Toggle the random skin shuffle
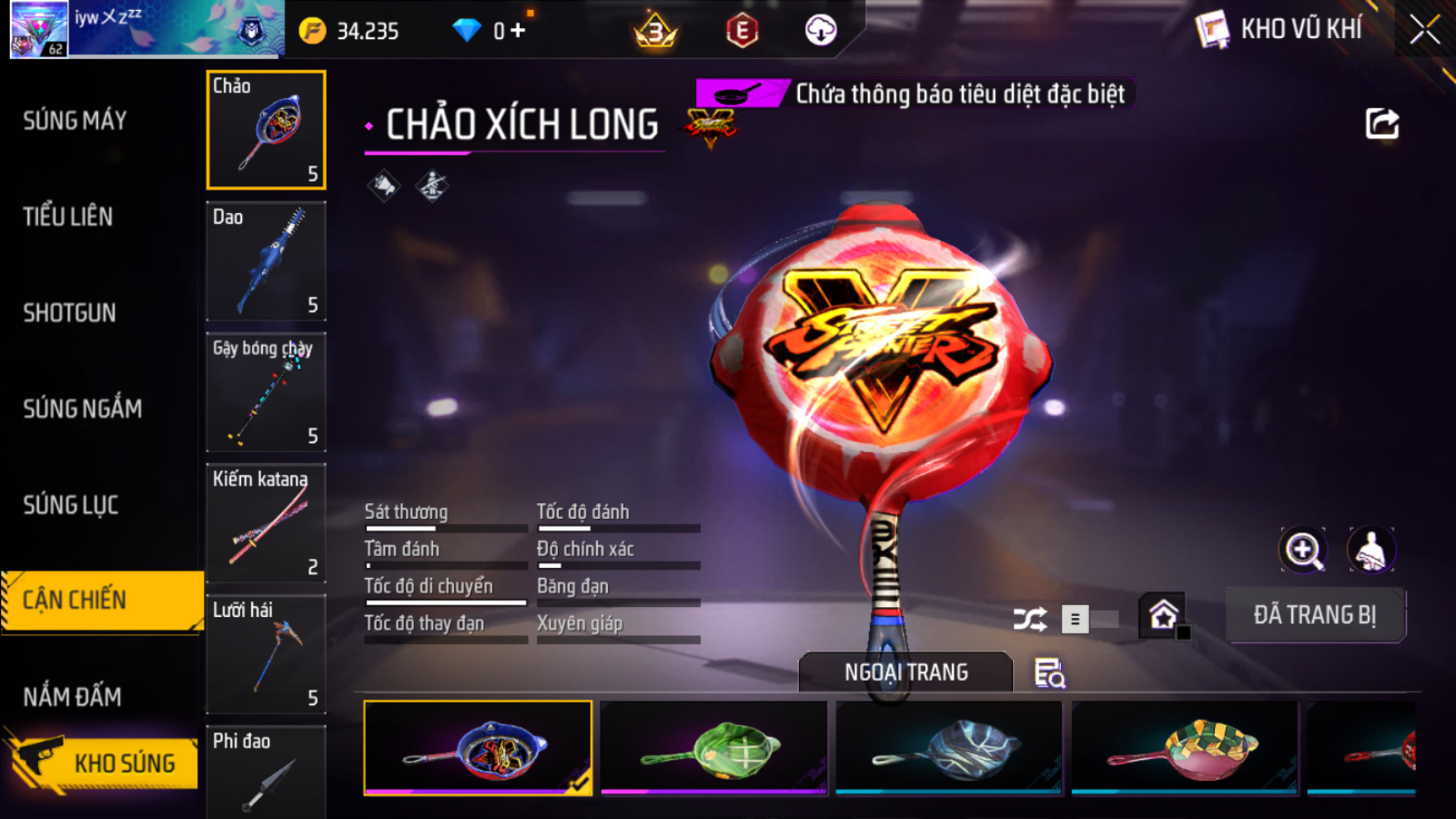The image size is (1456, 819). [1030, 619]
